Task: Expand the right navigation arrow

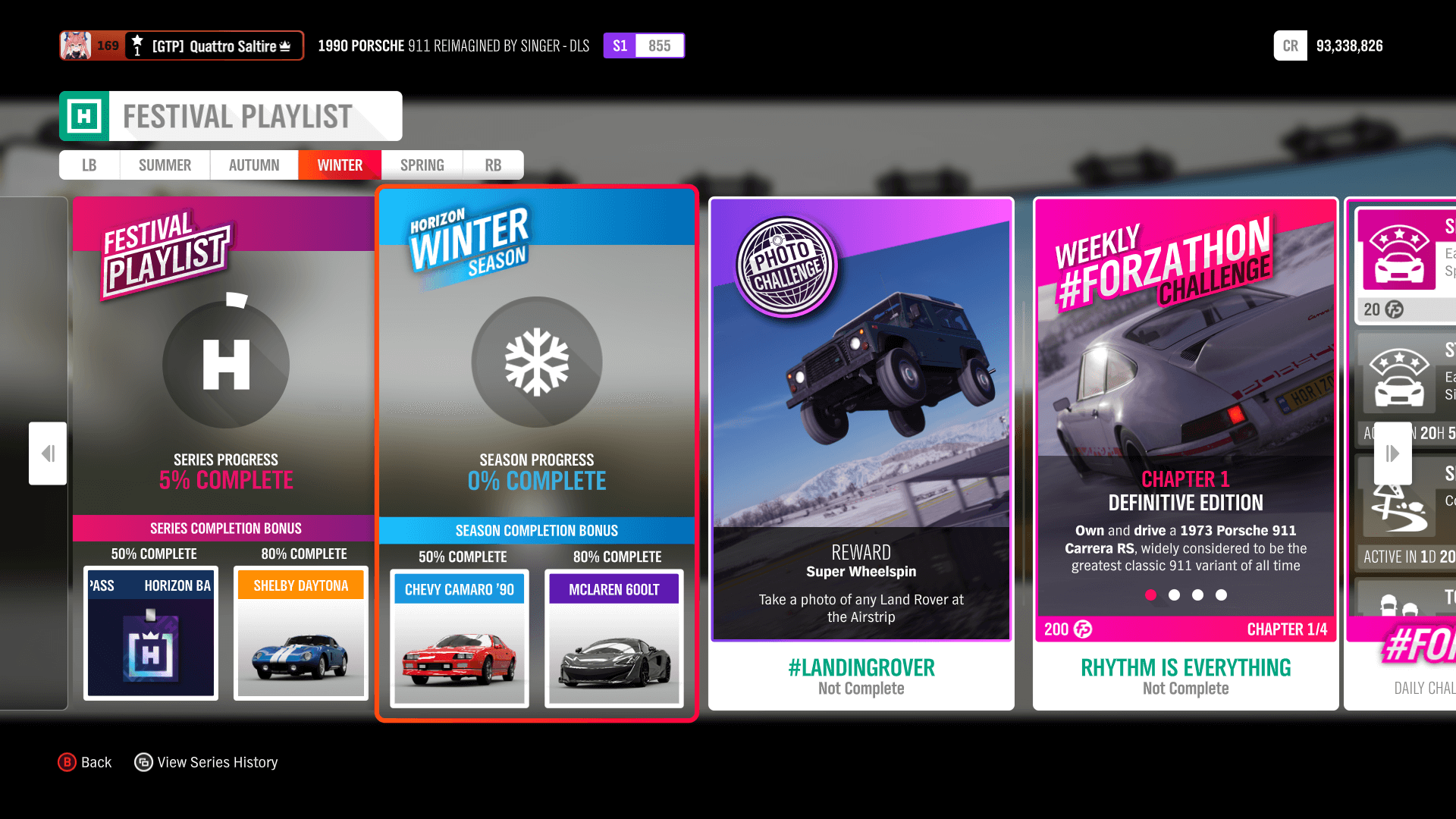Action: click(1392, 453)
